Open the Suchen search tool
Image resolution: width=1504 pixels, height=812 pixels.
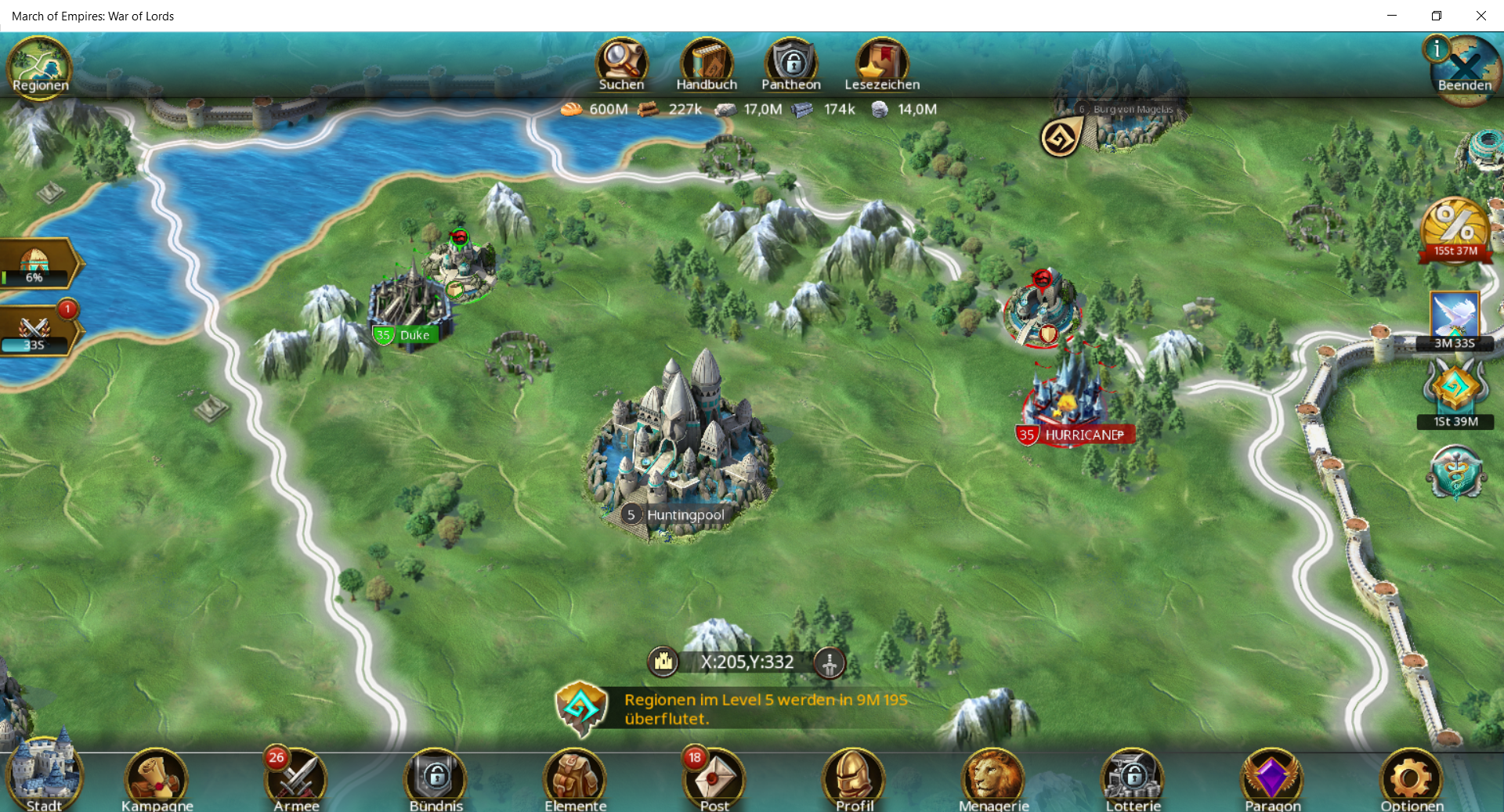(x=621, y=64)
